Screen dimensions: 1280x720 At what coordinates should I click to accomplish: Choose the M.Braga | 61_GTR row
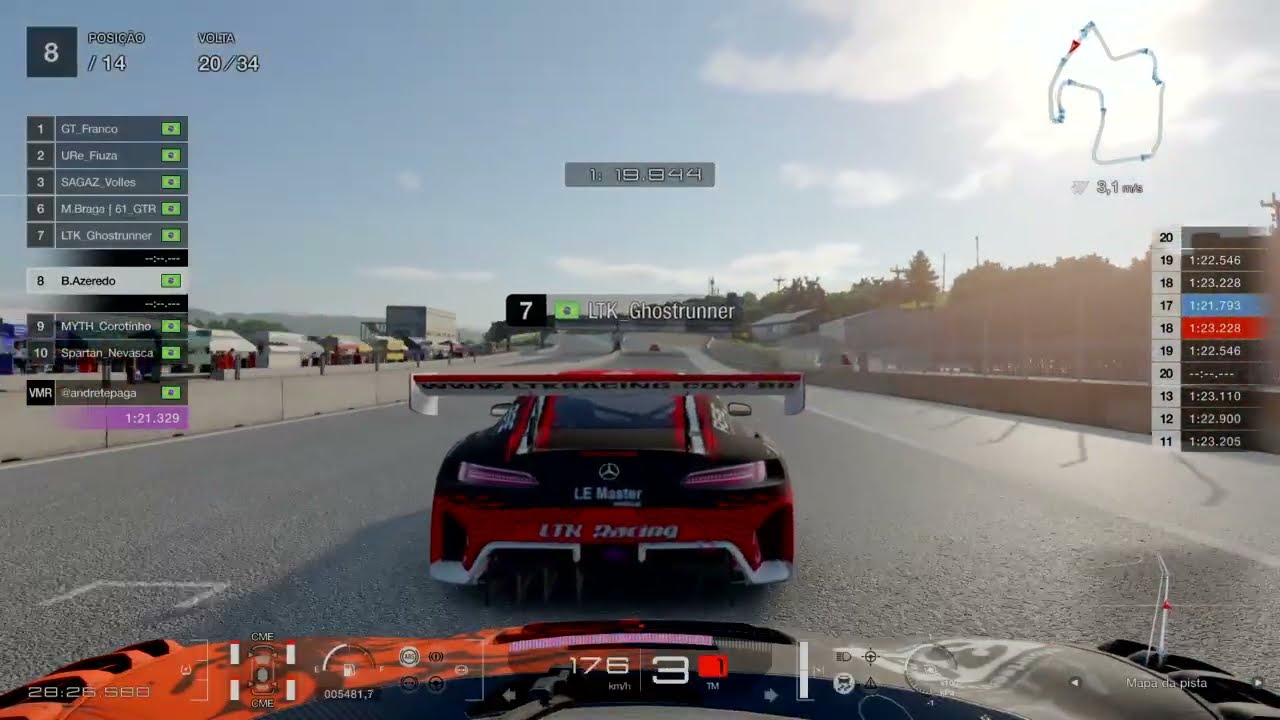[106, 209]
